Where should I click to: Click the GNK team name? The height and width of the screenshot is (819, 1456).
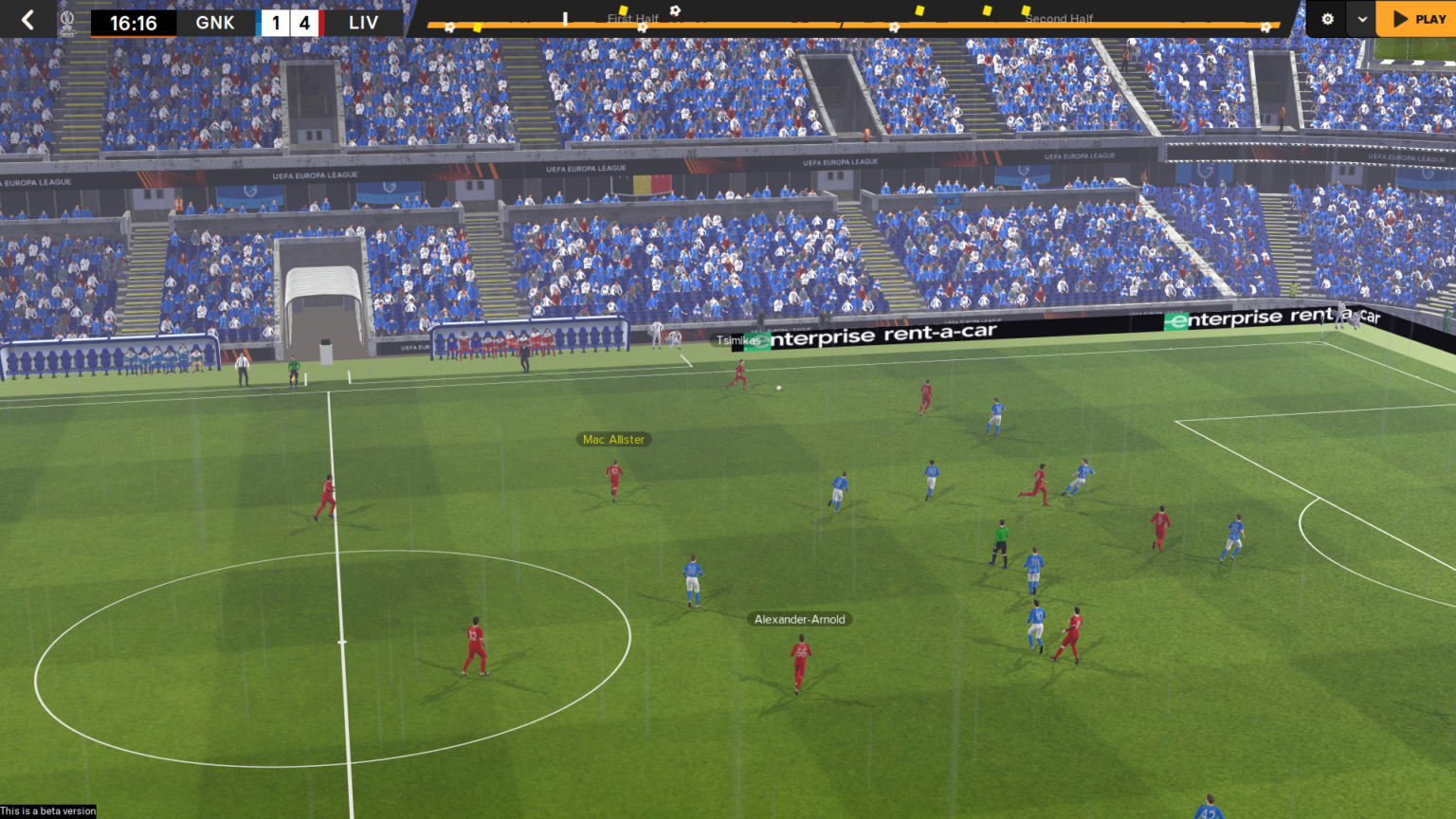click(x=215, y=22)
